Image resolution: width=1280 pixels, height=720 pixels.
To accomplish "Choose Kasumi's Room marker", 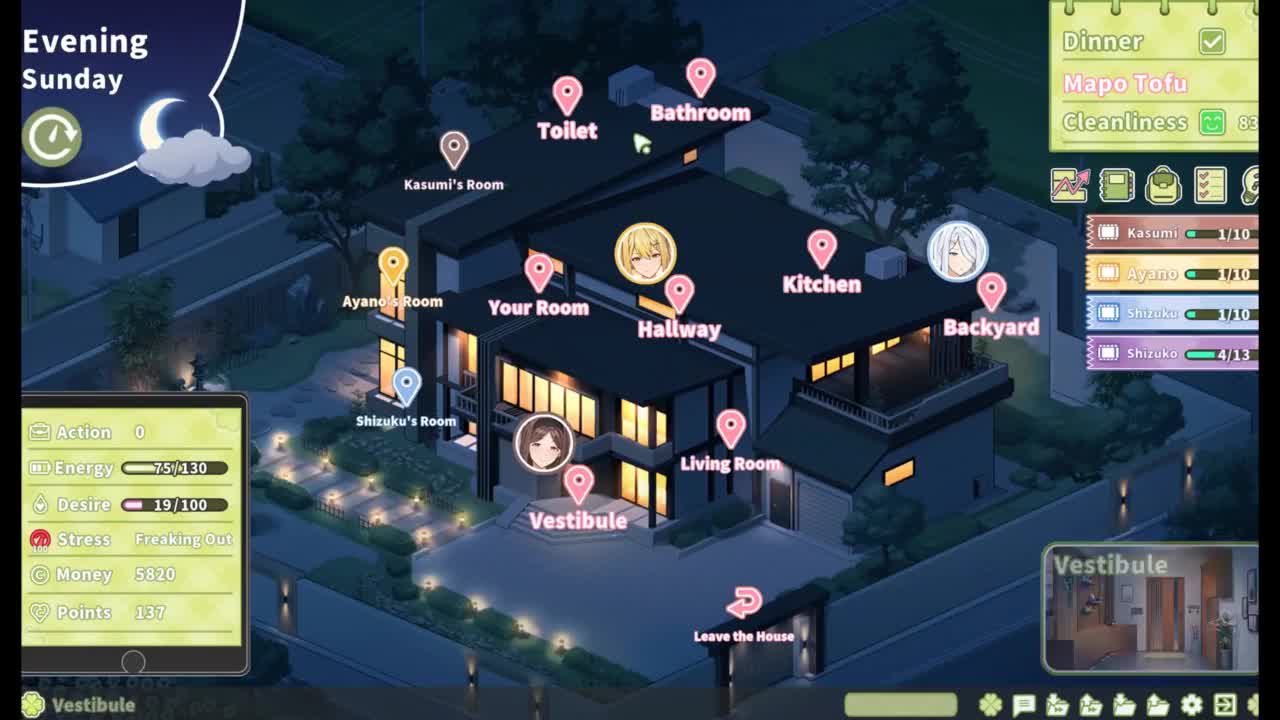I will point(454,151).
